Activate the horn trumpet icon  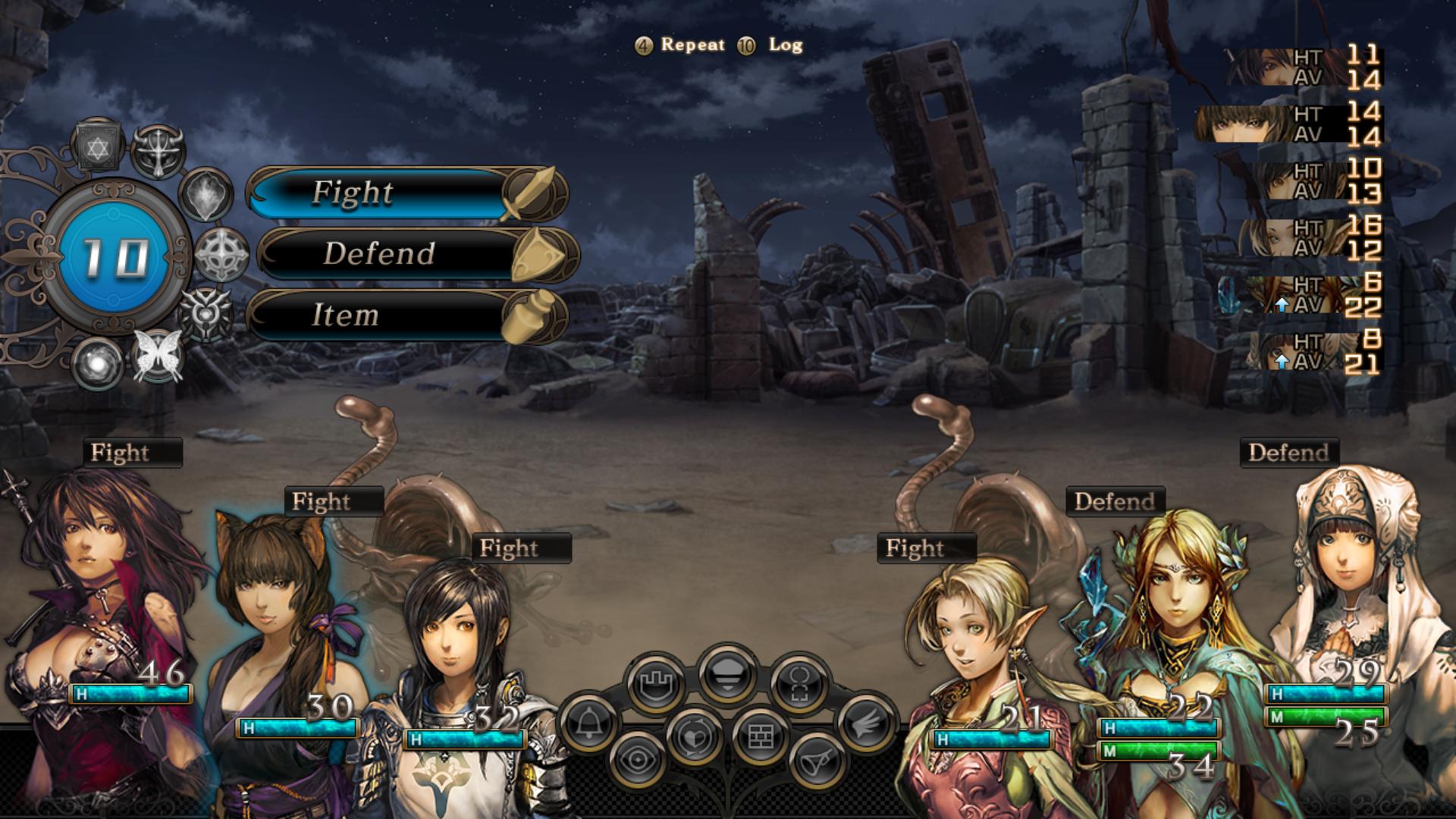[816, 759]
